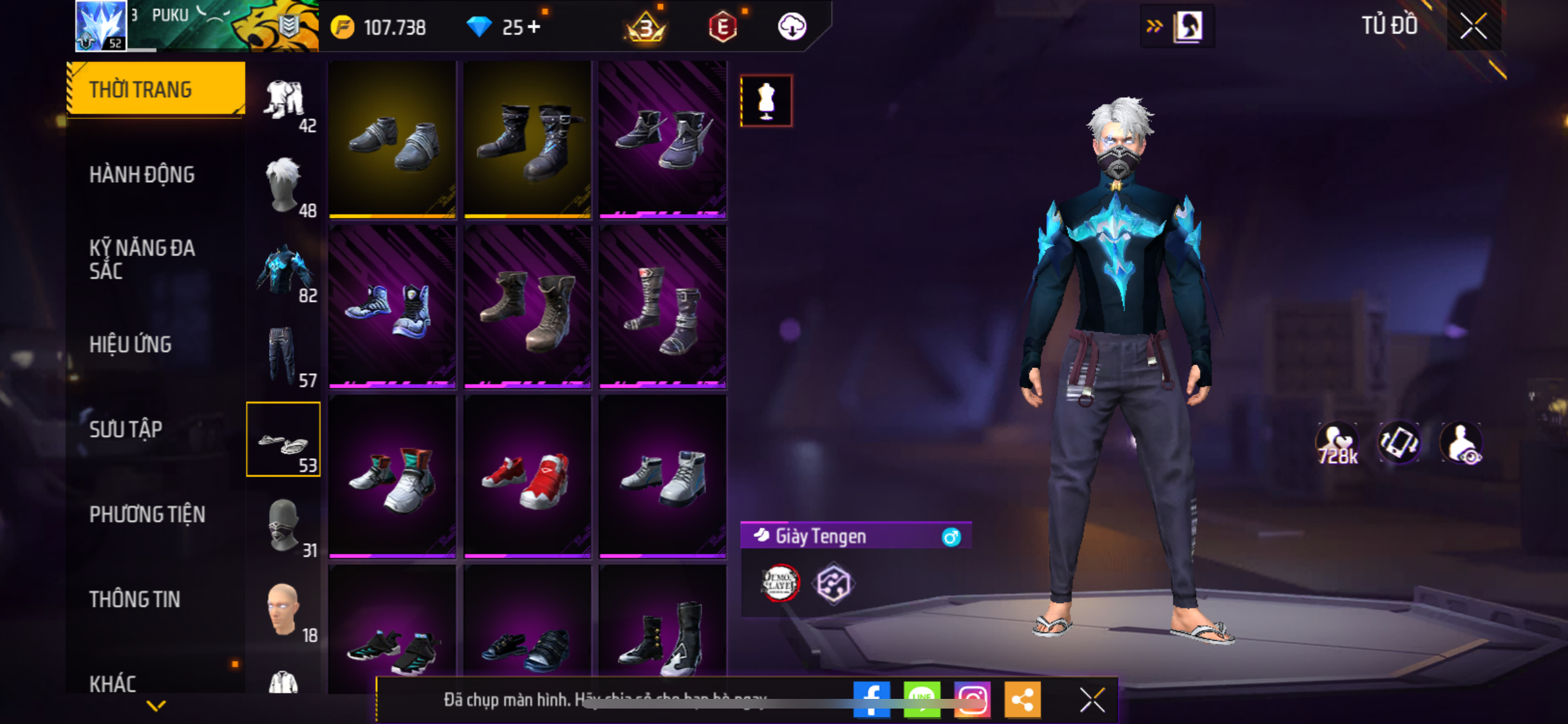Share the screenshot to Facebook

click(x=871, y=699)
